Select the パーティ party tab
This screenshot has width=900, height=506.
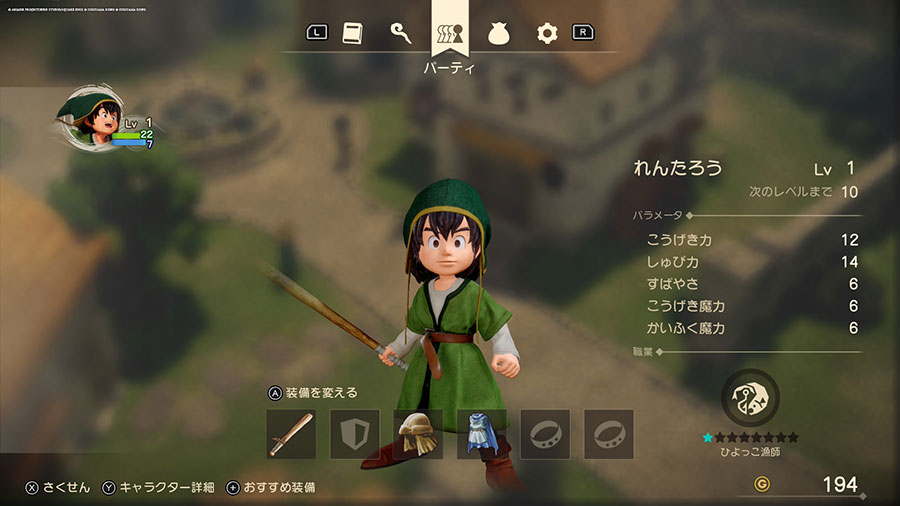coord(449,34)
